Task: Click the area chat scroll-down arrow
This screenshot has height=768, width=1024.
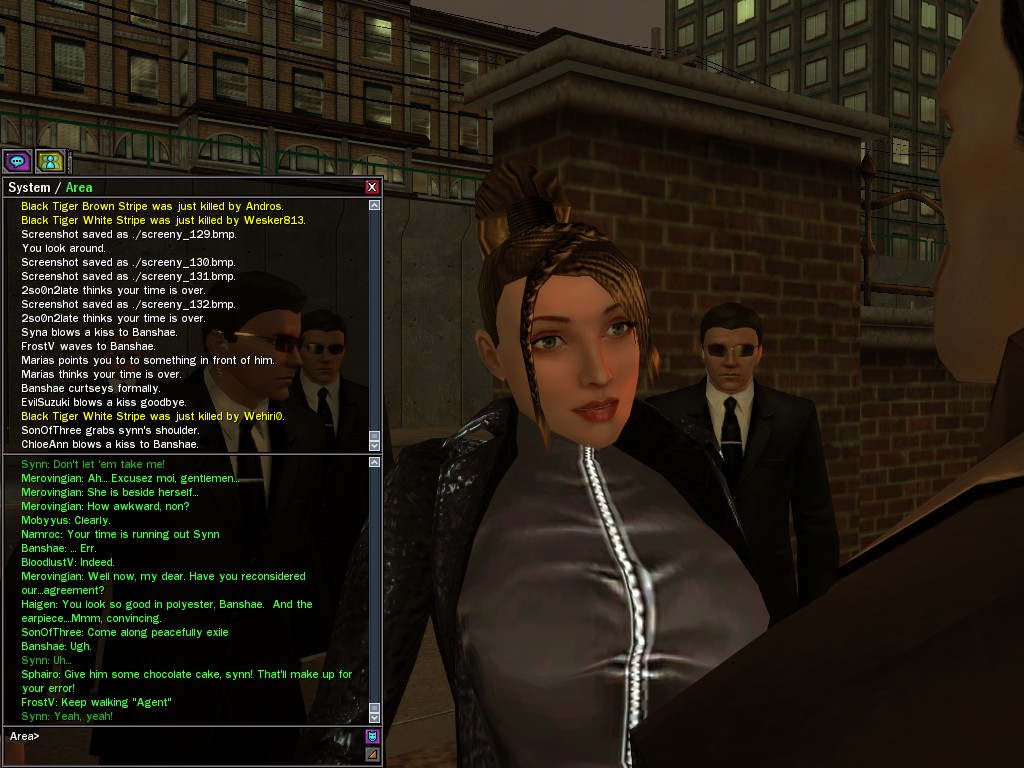Action: pos(375,716)
